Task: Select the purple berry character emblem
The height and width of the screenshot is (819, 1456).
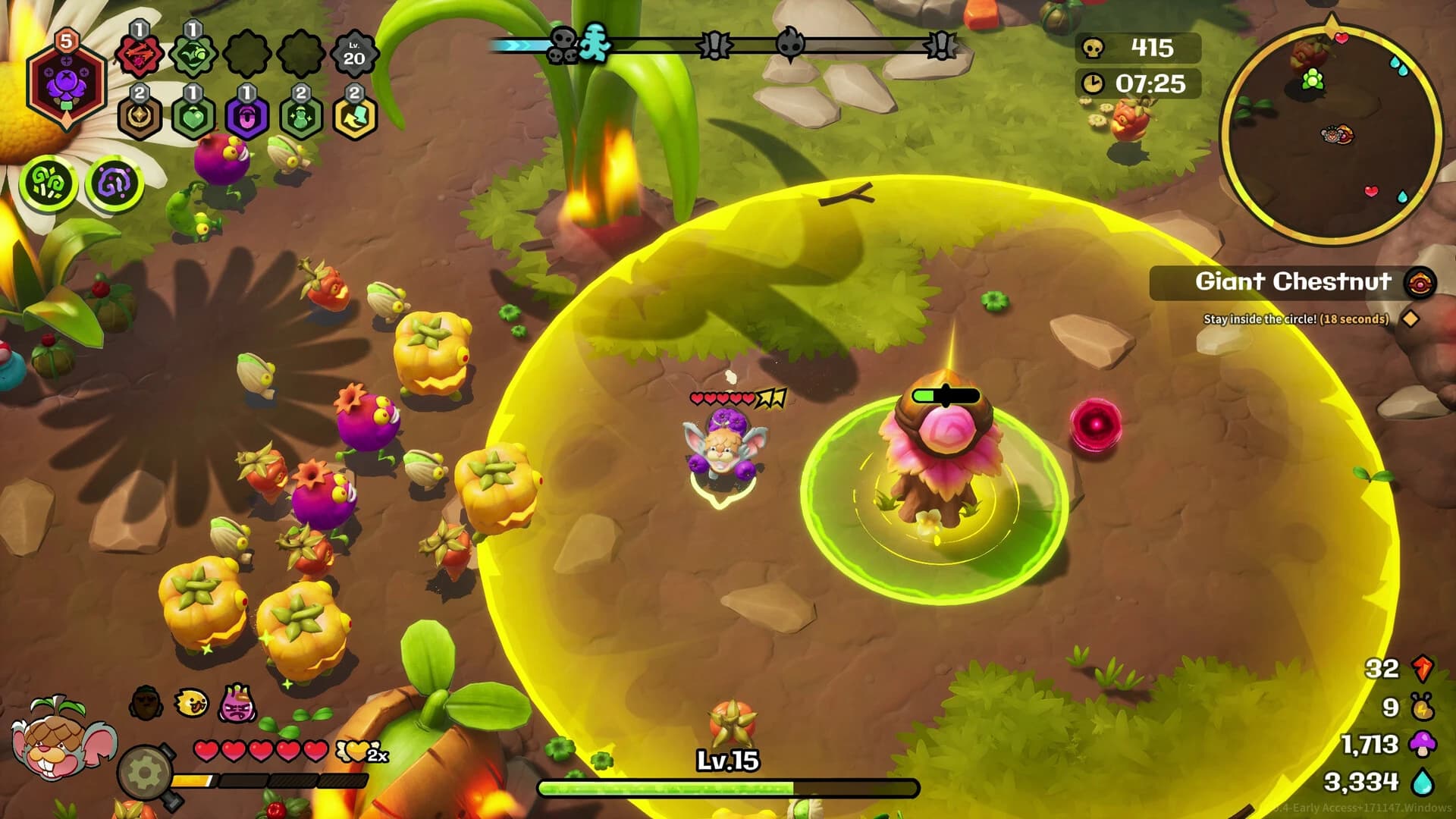Action: pos(67,84)
